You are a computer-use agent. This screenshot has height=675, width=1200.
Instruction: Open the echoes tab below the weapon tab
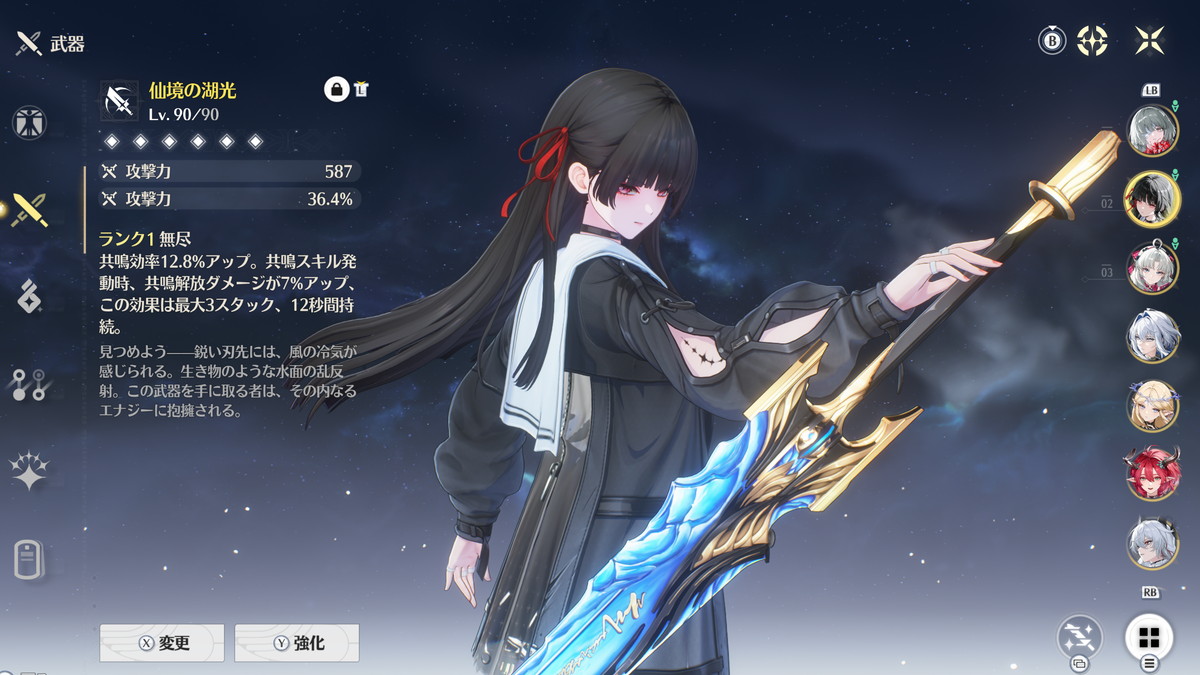coord(29,297)
